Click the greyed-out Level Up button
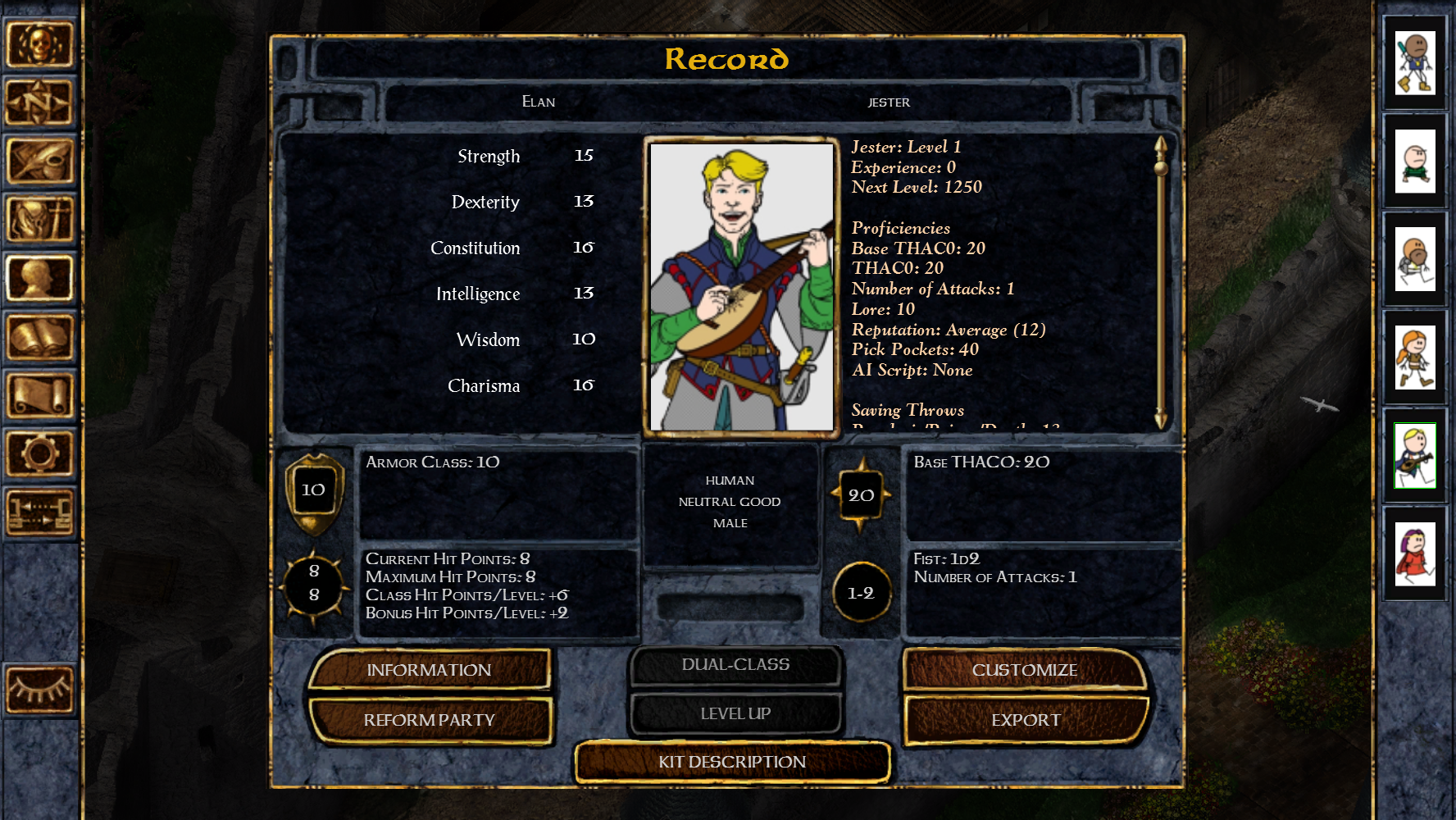 point(735,713)
